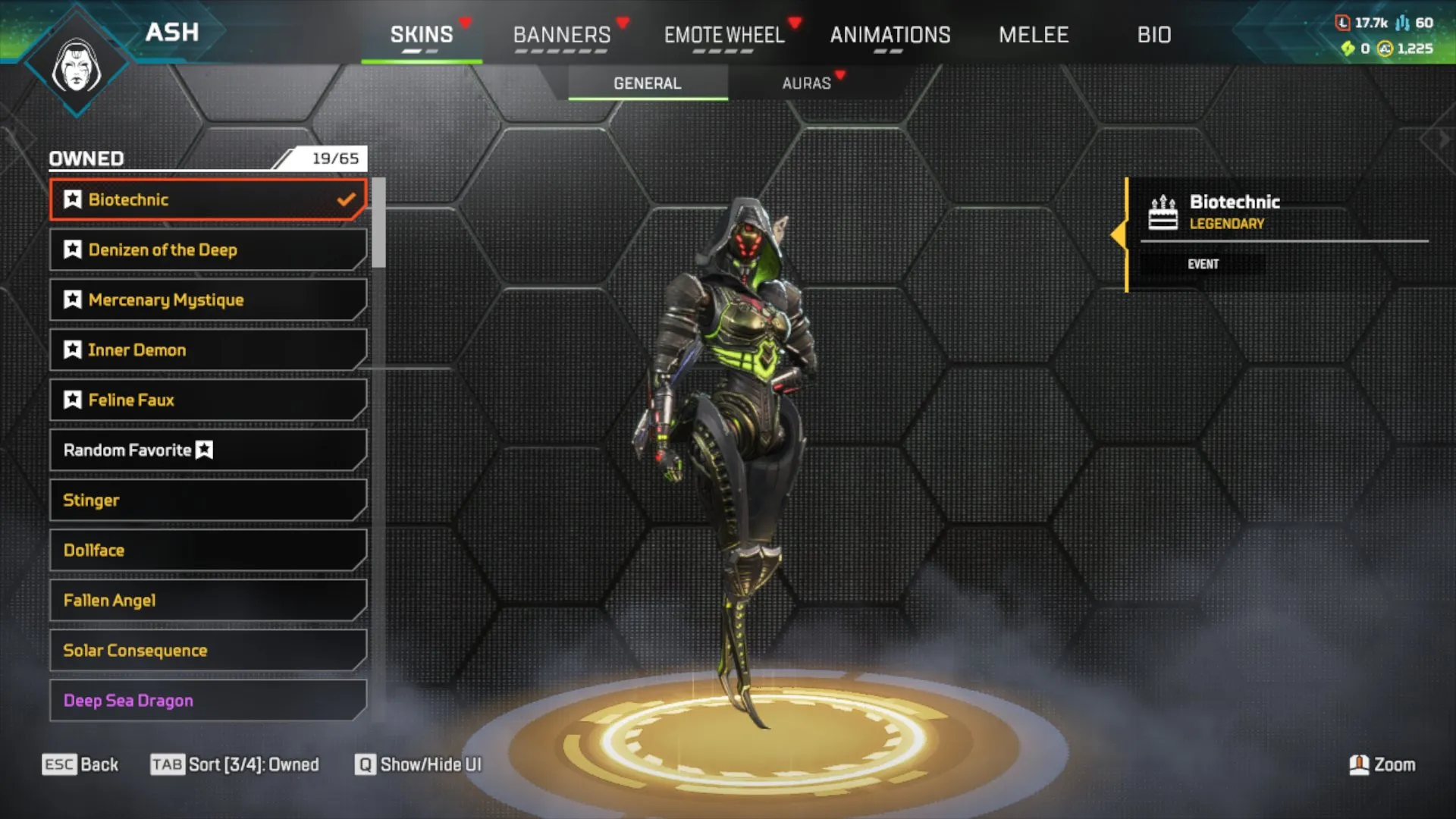
Task: Toggle the favorite star on Denizen of the Deep
Action: 72,249
